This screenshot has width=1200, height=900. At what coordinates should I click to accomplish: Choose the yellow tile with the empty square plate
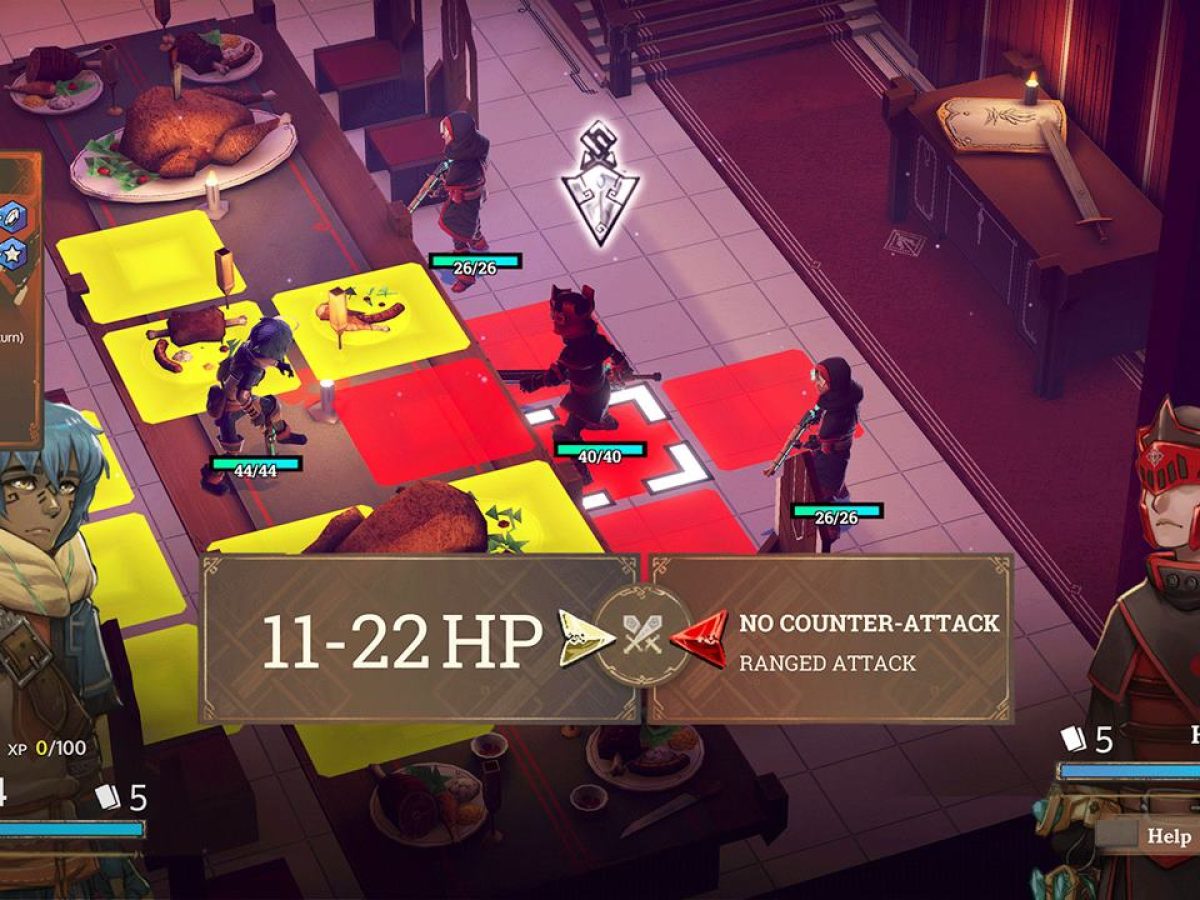pos(150,262)
